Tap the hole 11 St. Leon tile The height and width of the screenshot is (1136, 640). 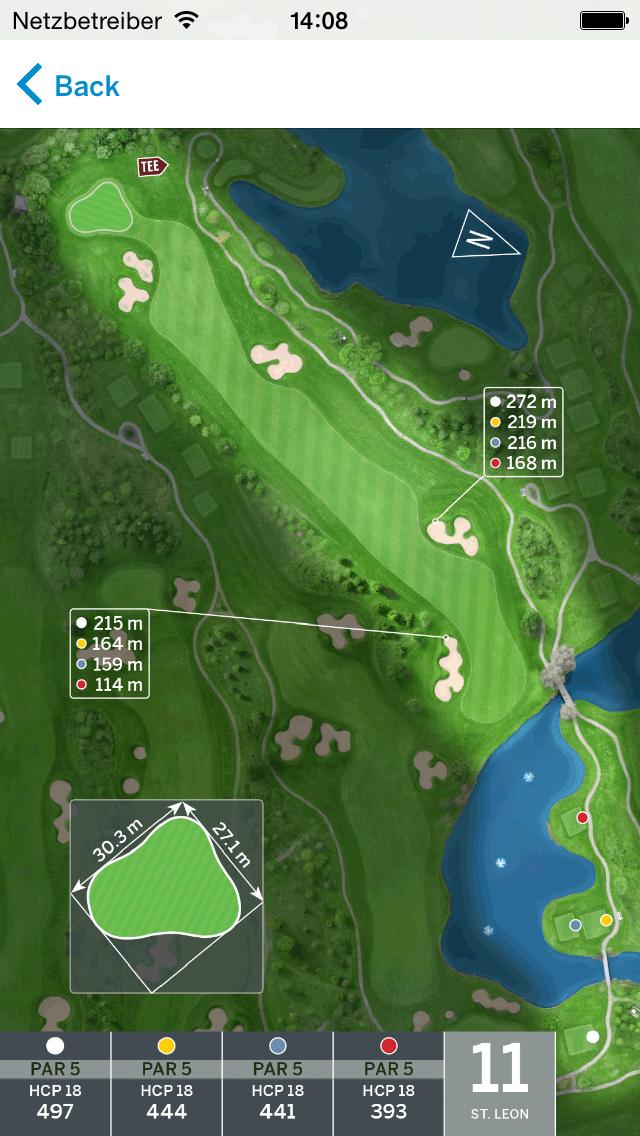[x=499, y=1084]
